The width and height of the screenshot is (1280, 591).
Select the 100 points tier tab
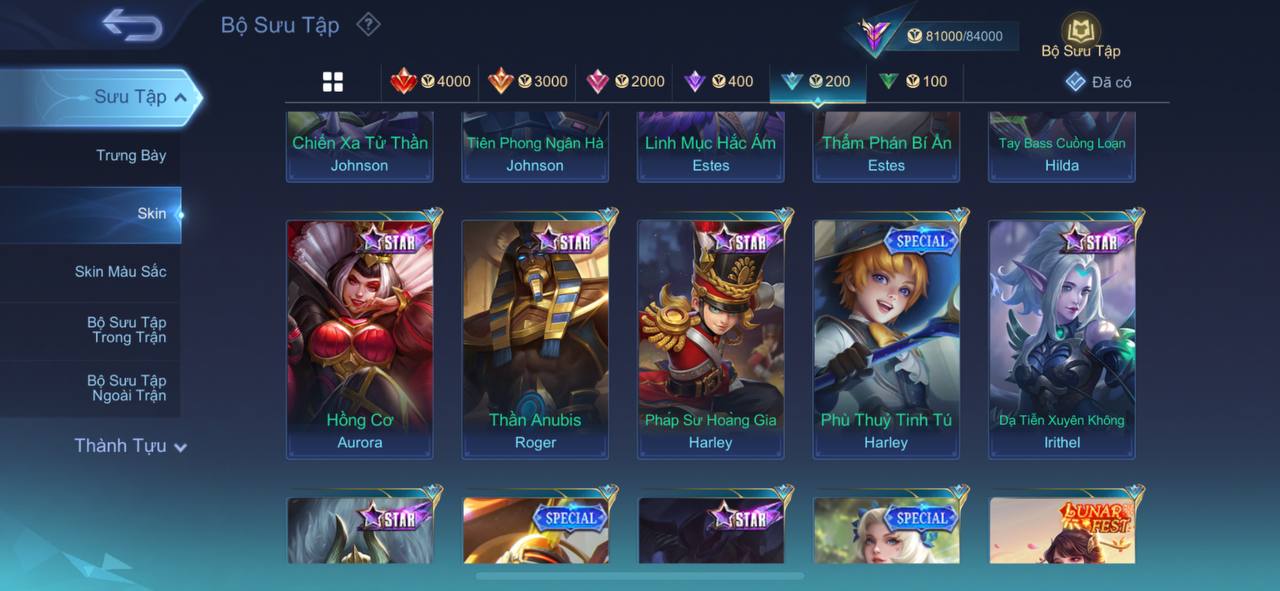click(x=913, y=82)
